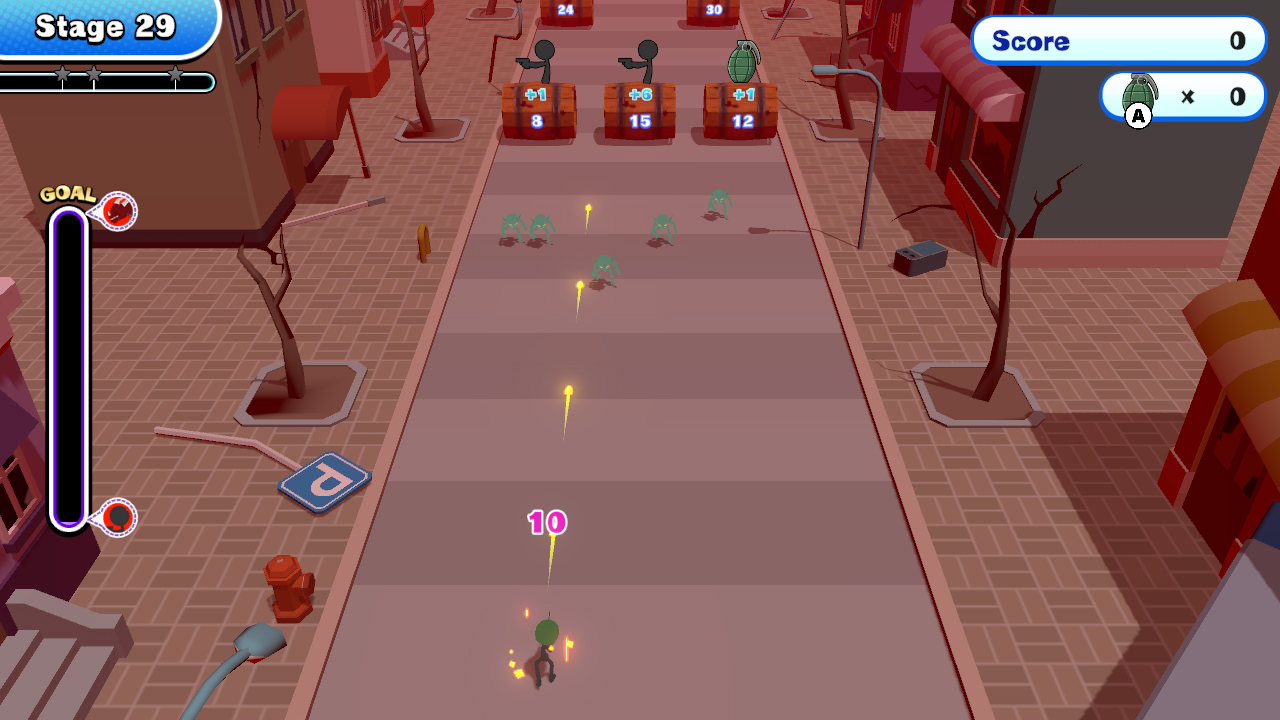Select the grenade icon on the right crate
This screenshot has width=1280, height=720.
tap(743, 60)
